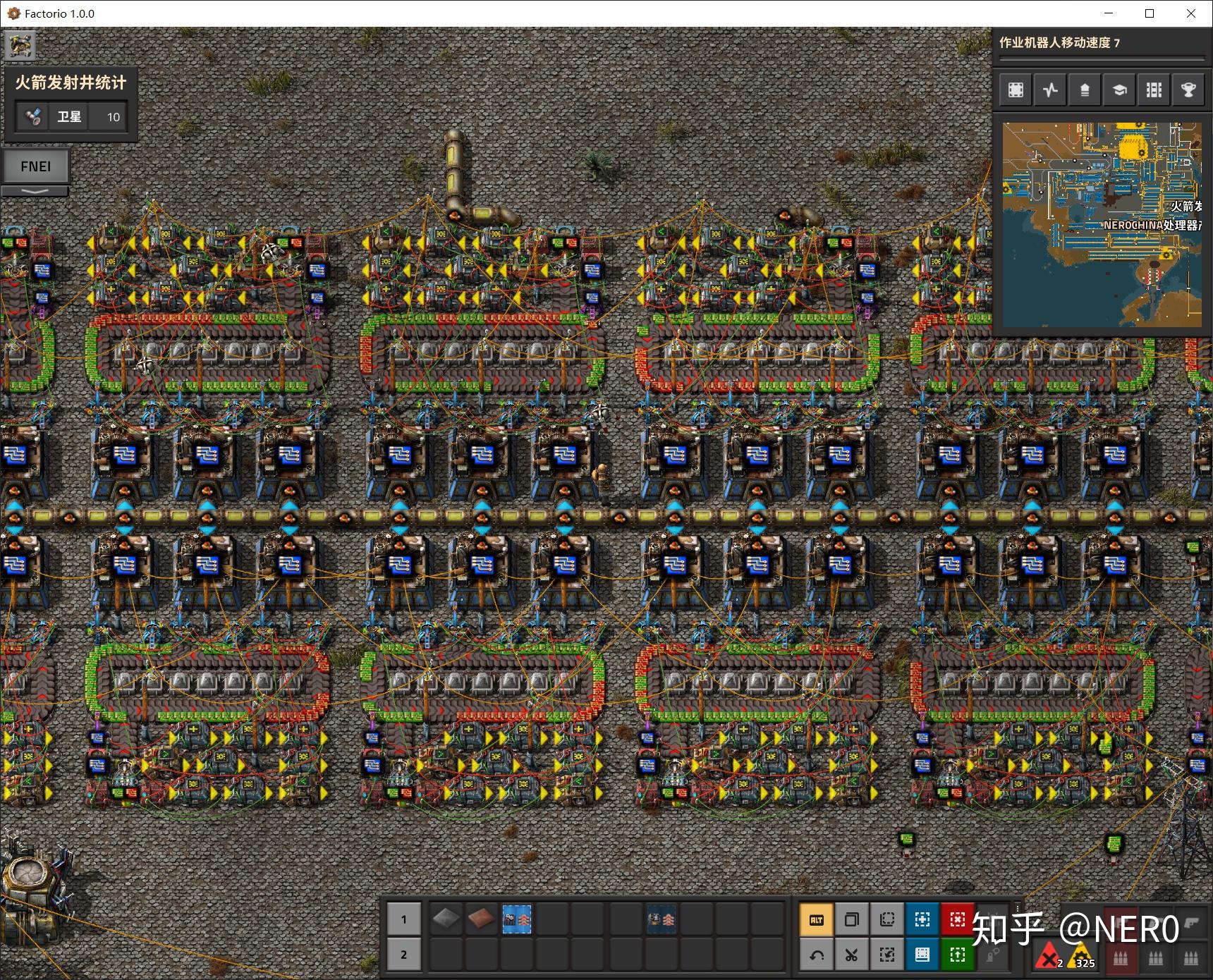Open the bonuses screen with the upgrade icon
This screenshot has width=1213, height=980.
tap(1085, 90)
